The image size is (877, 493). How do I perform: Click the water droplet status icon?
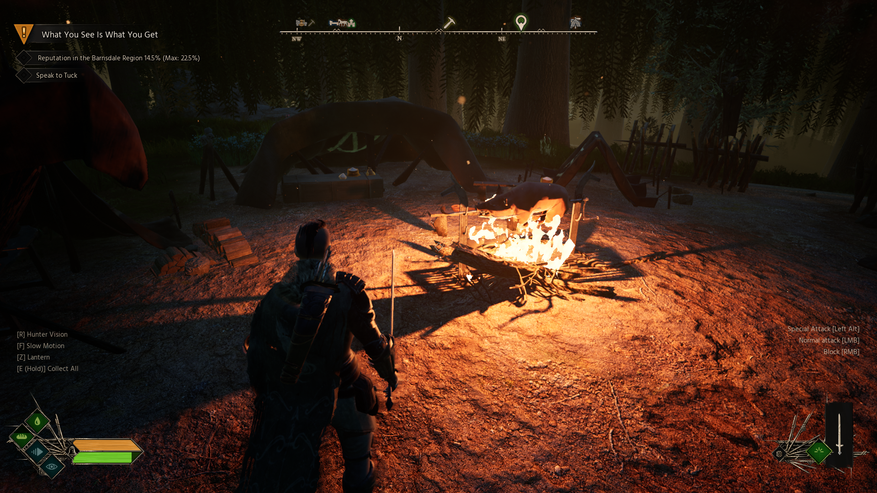(x=37, y=421)
